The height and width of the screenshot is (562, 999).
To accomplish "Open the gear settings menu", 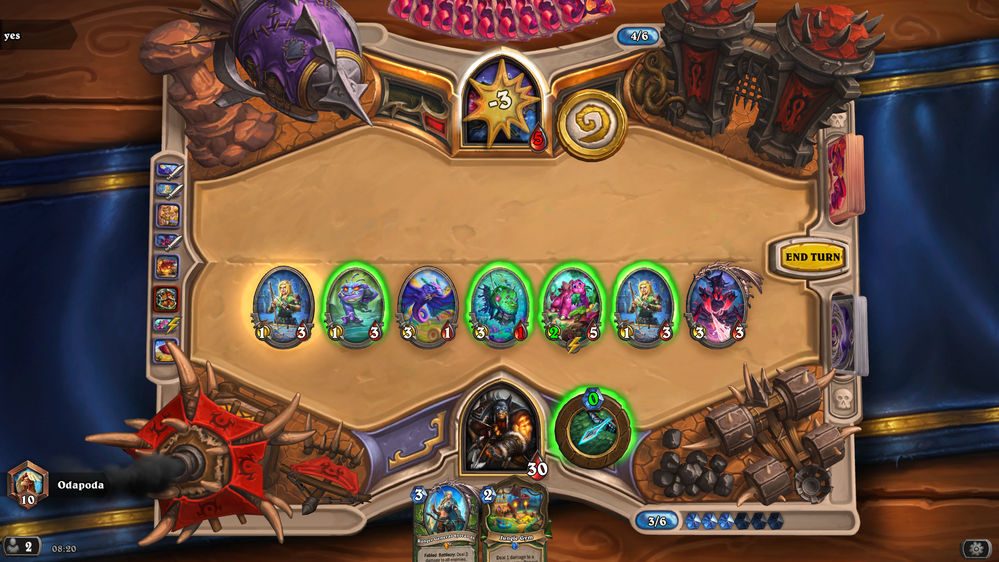I will click(976, 548).
